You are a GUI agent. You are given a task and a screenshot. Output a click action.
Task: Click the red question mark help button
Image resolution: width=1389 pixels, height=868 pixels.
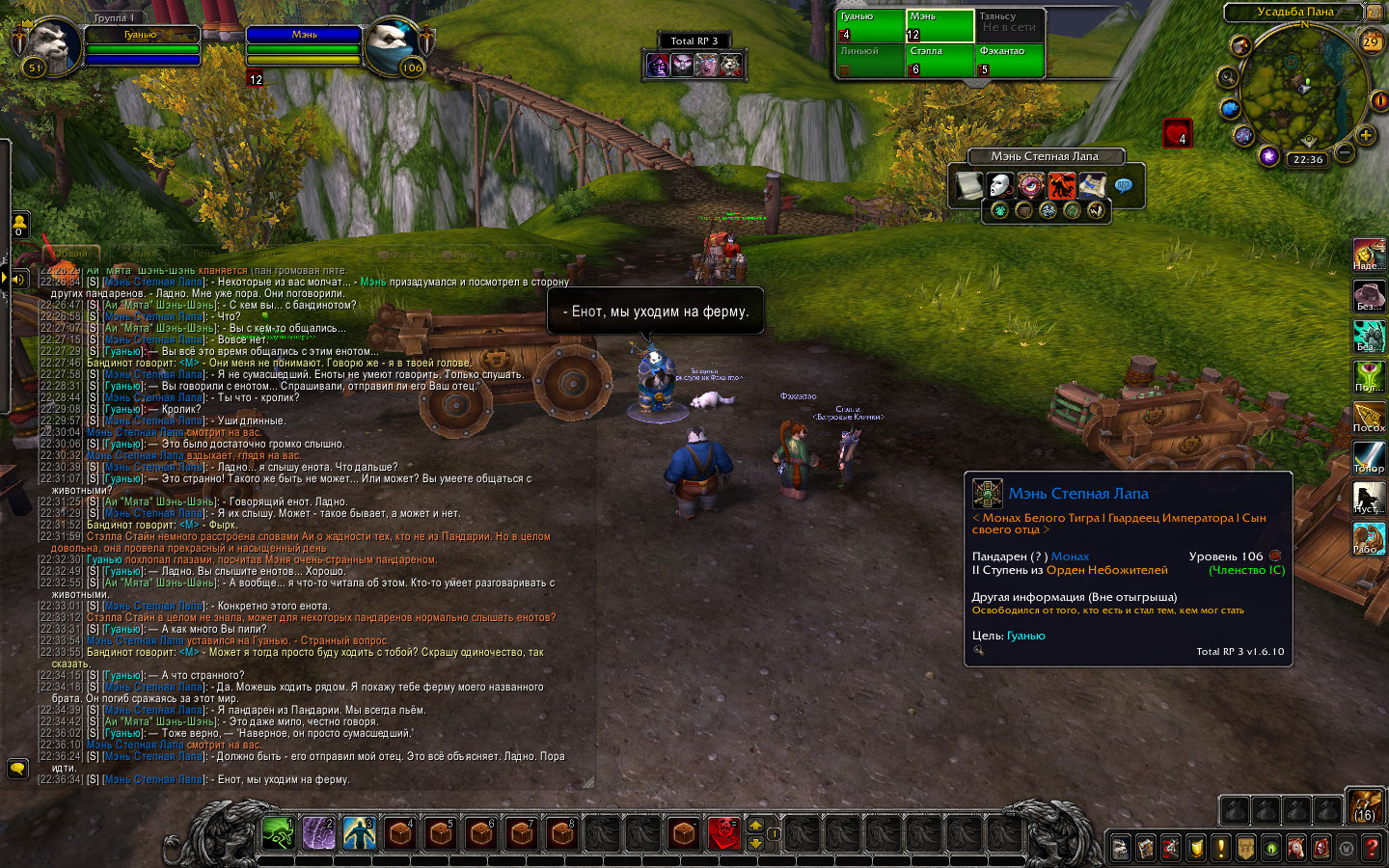[1371, 848]
